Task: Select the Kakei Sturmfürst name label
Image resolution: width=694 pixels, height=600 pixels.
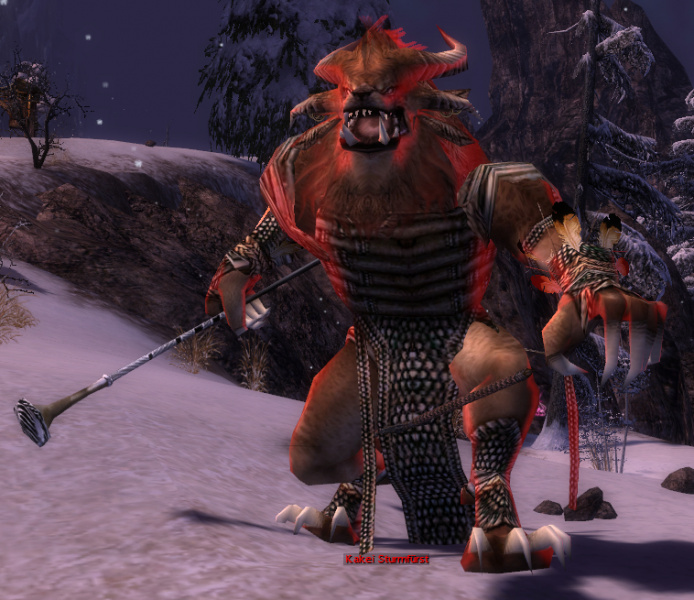Action: click(x=387, y=560)
